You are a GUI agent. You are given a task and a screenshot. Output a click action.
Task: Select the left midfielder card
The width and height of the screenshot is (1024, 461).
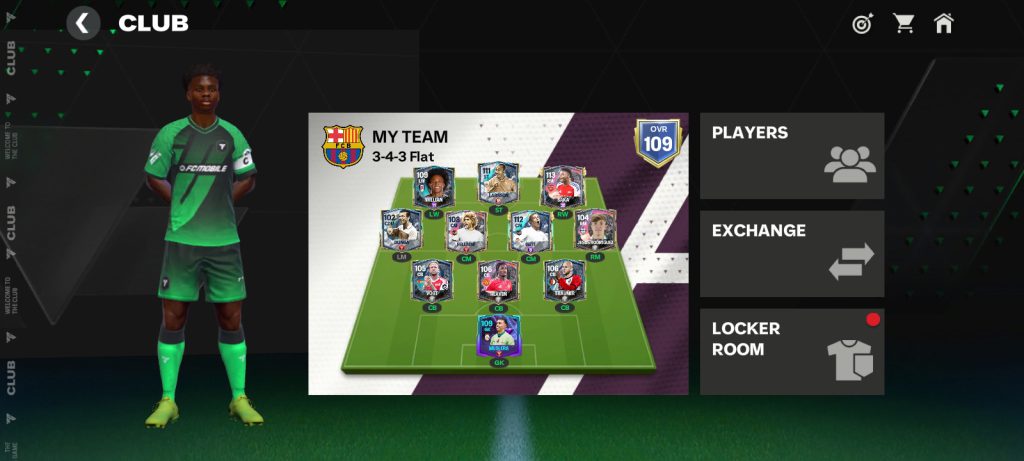[402, 230]
